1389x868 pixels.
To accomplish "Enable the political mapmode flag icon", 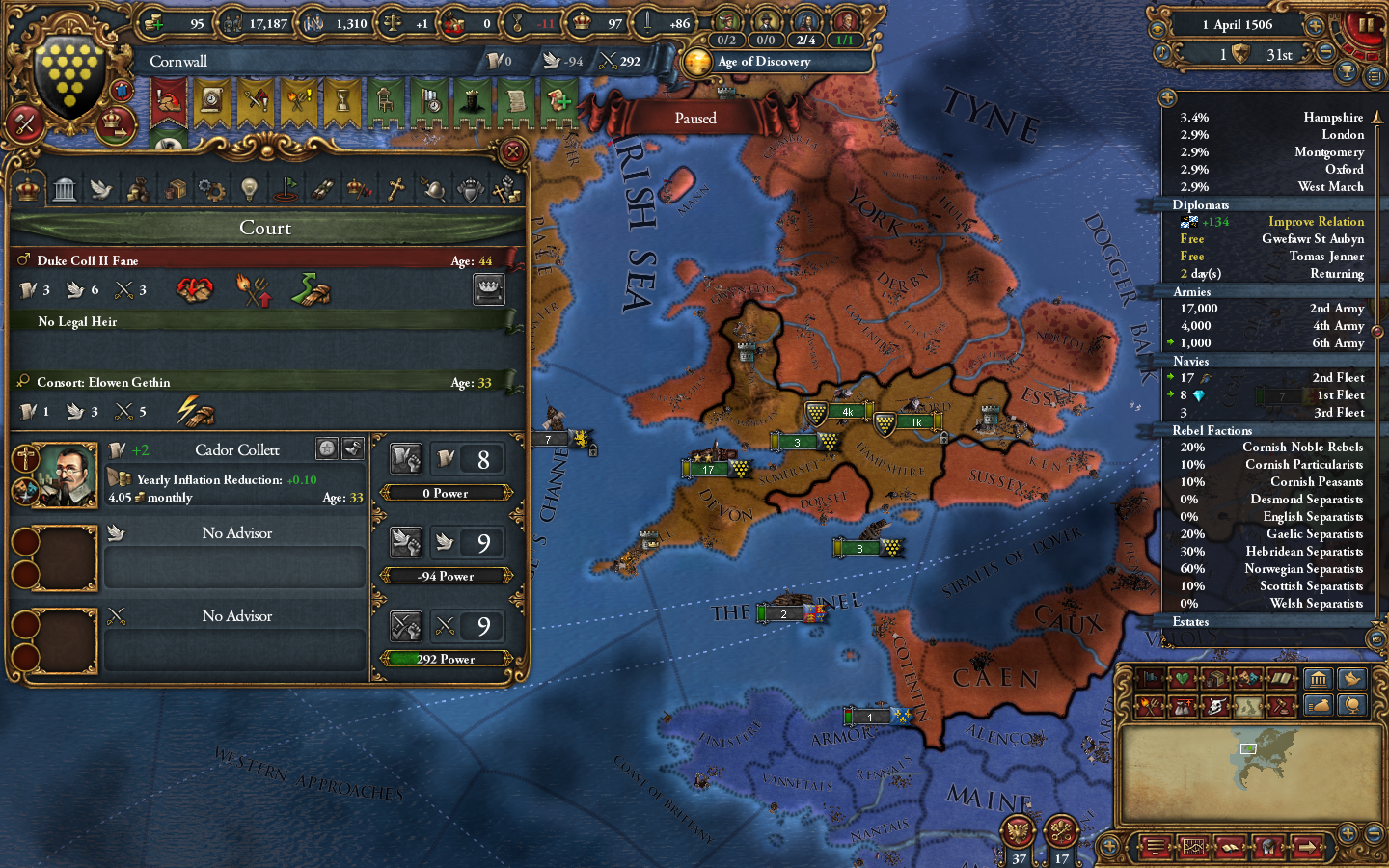I will pos(1151,678).
